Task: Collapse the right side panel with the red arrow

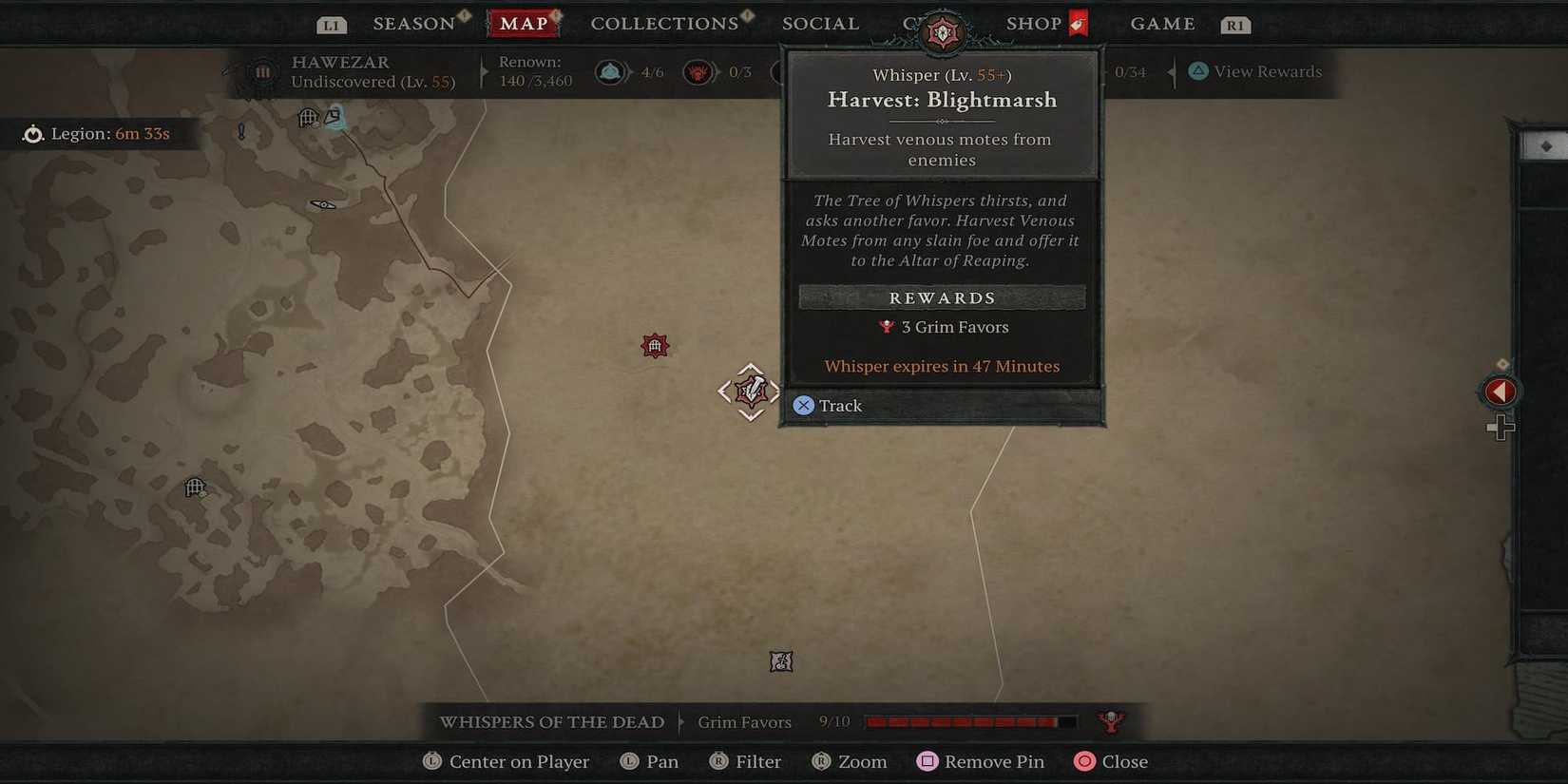Action: (x=1501, y=391)
